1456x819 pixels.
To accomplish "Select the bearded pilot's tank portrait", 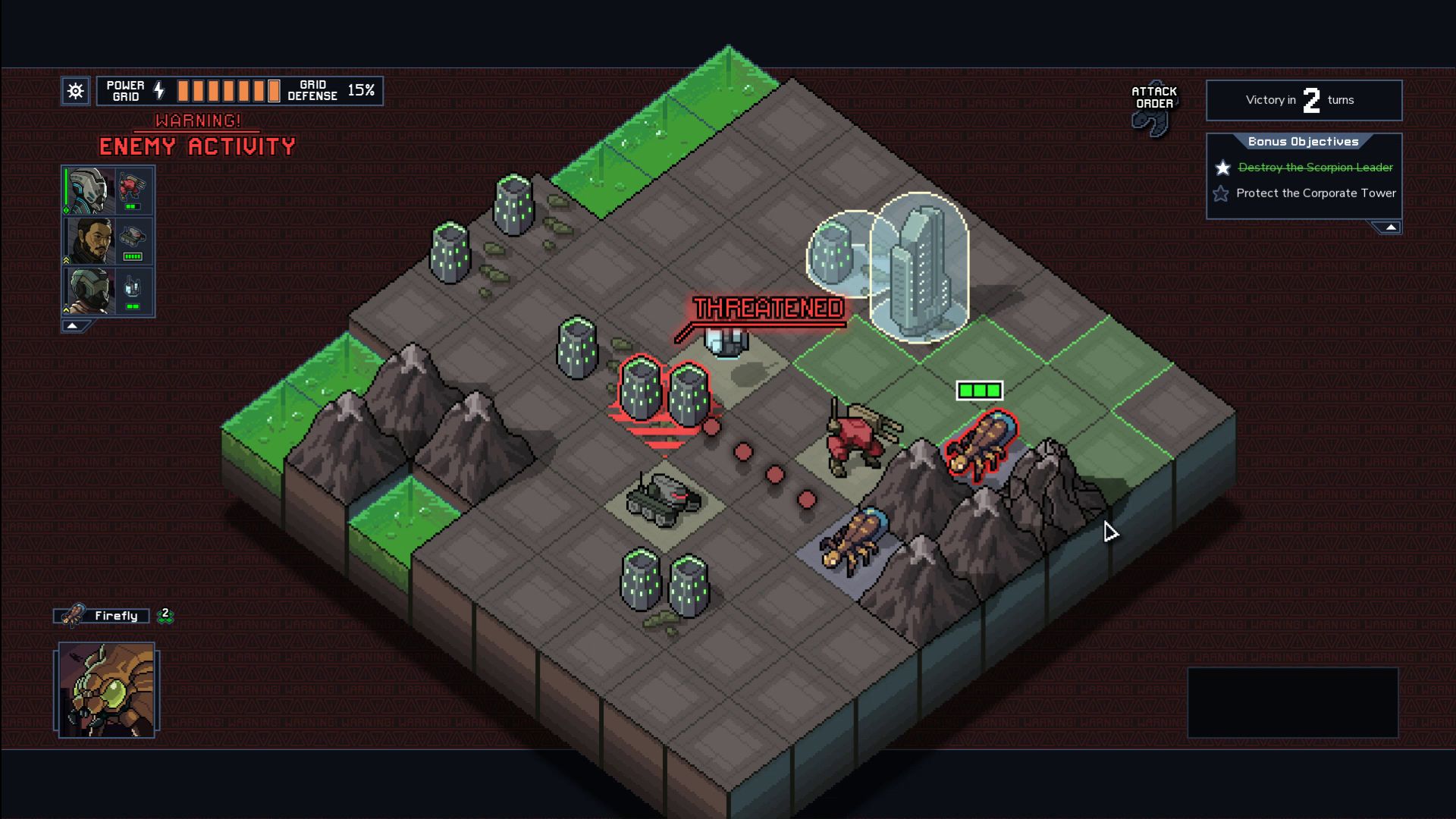I will (x=108, y=241).
